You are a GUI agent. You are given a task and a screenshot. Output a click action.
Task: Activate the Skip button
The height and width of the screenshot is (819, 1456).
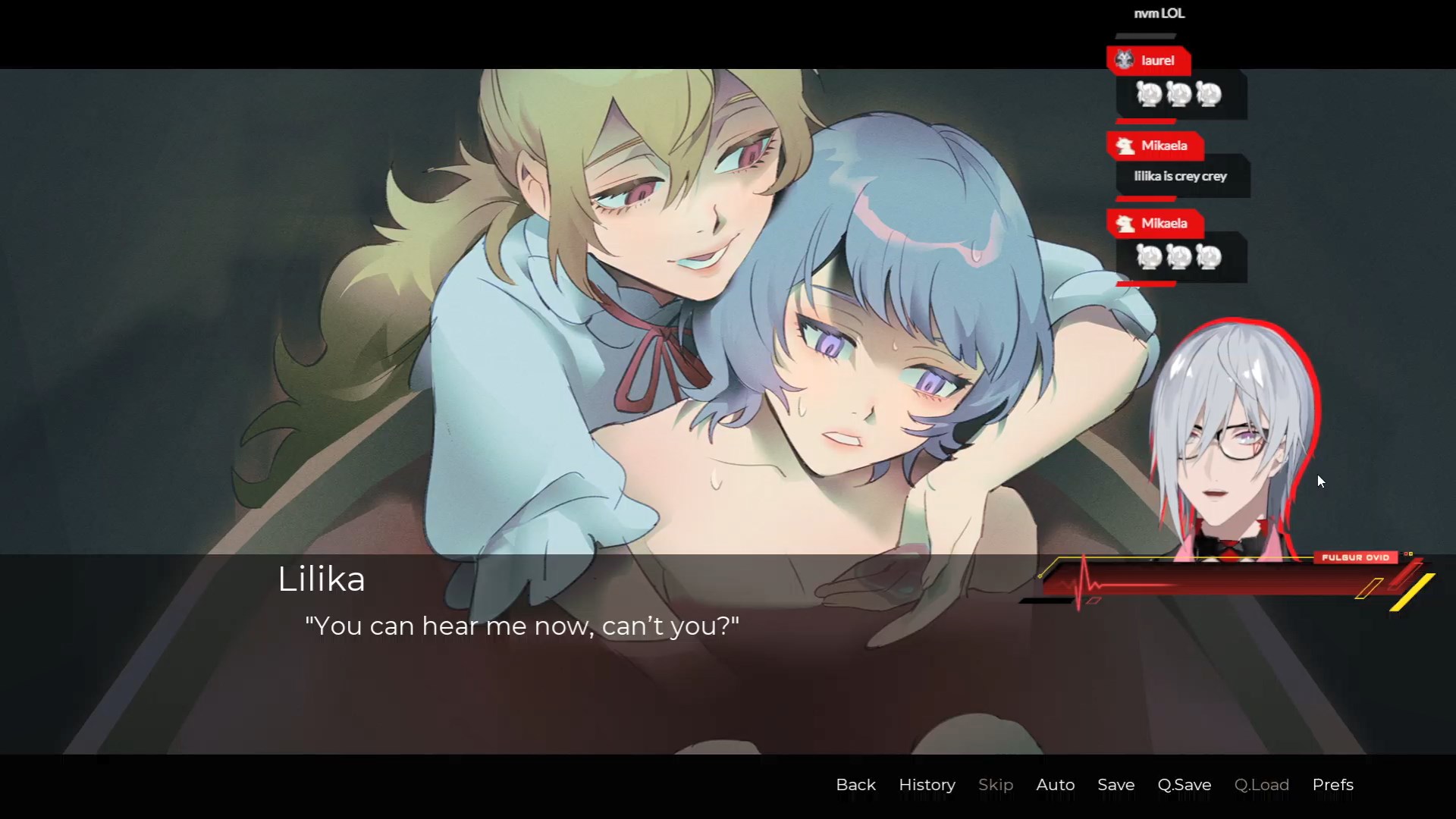[995, 785]
